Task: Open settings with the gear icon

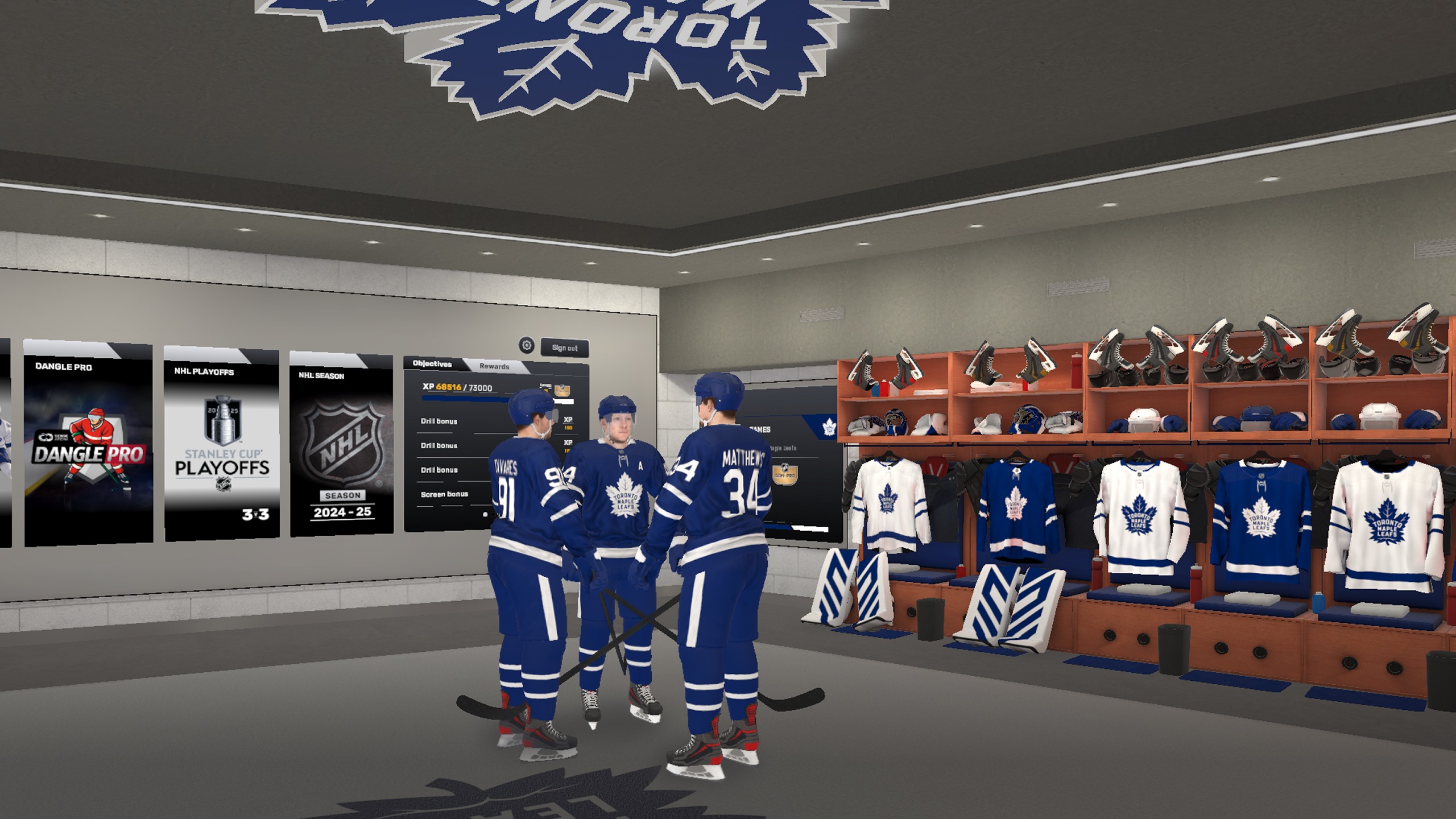Action: [x=527, y=345]
